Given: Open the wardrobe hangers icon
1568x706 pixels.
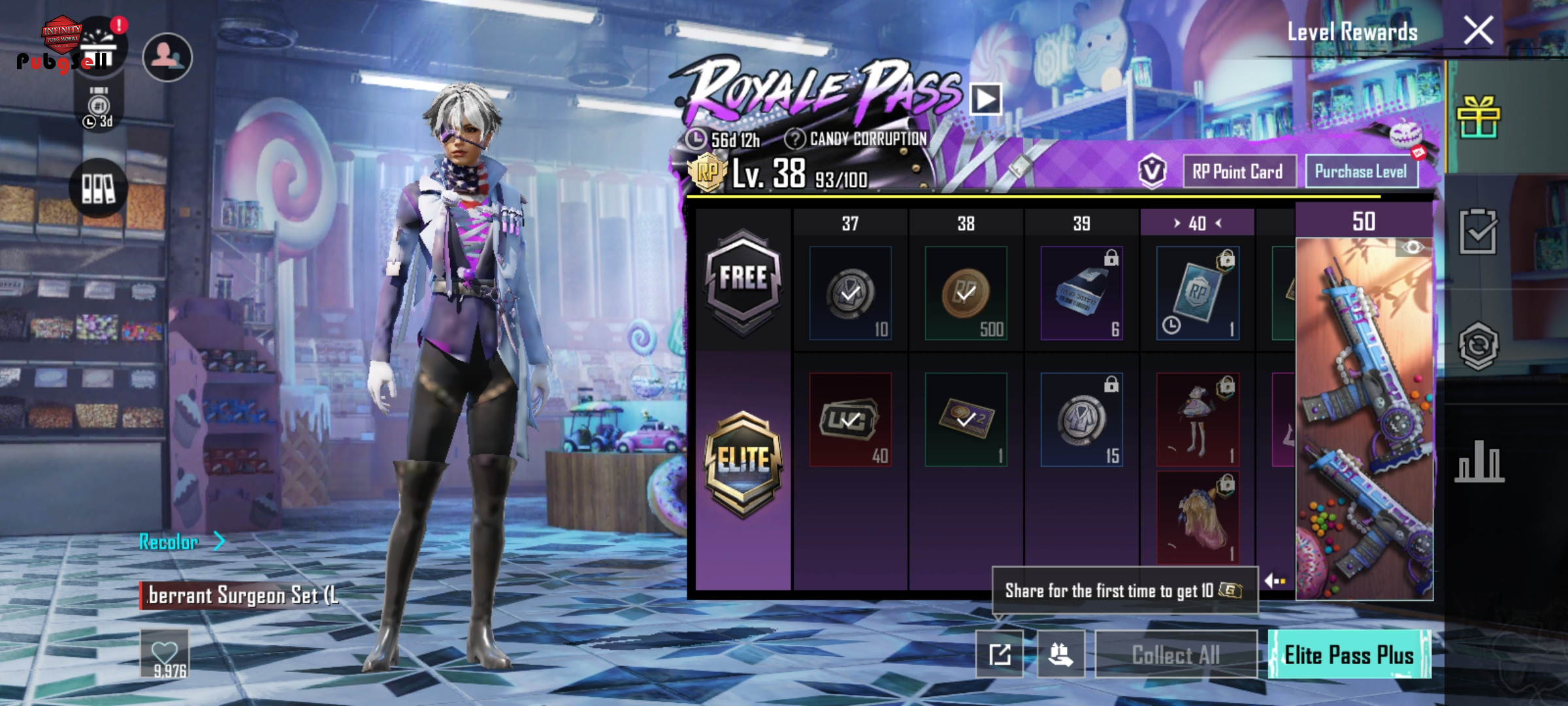Looking at the screenshot, I should coord(98,188).
